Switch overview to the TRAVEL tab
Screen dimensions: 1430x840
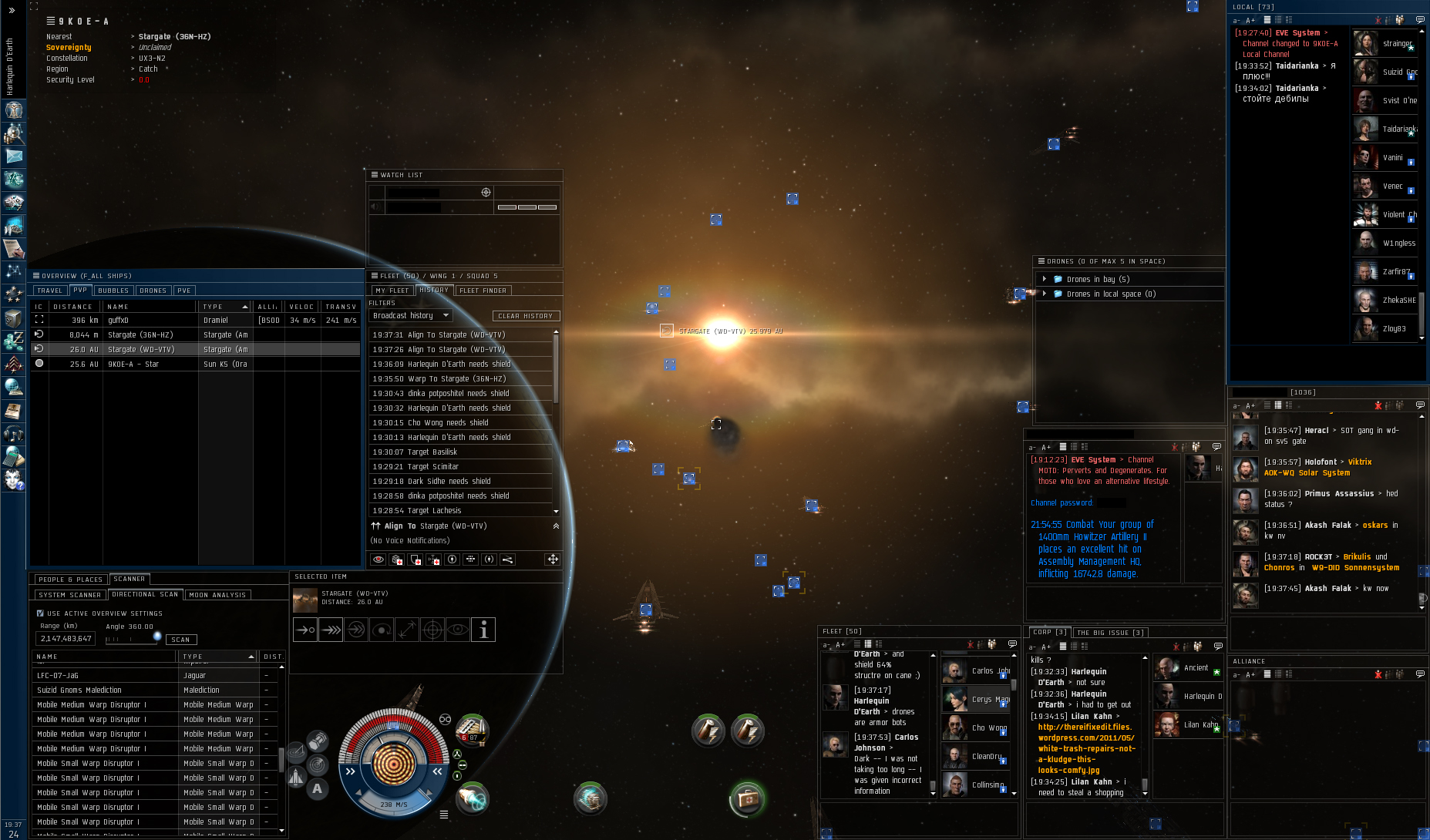click(x=49, y=291)
